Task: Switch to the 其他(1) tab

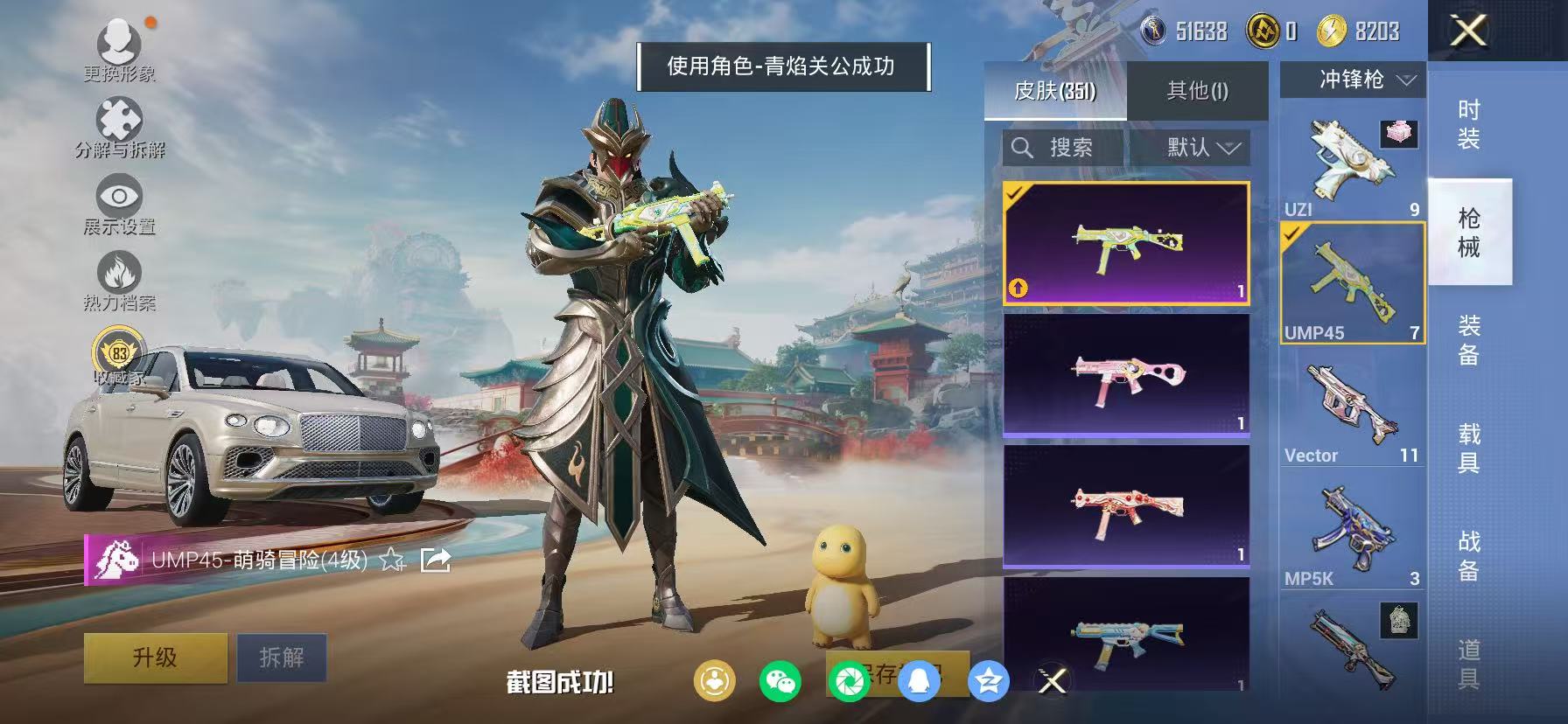Action: (x=1197, y=90)
